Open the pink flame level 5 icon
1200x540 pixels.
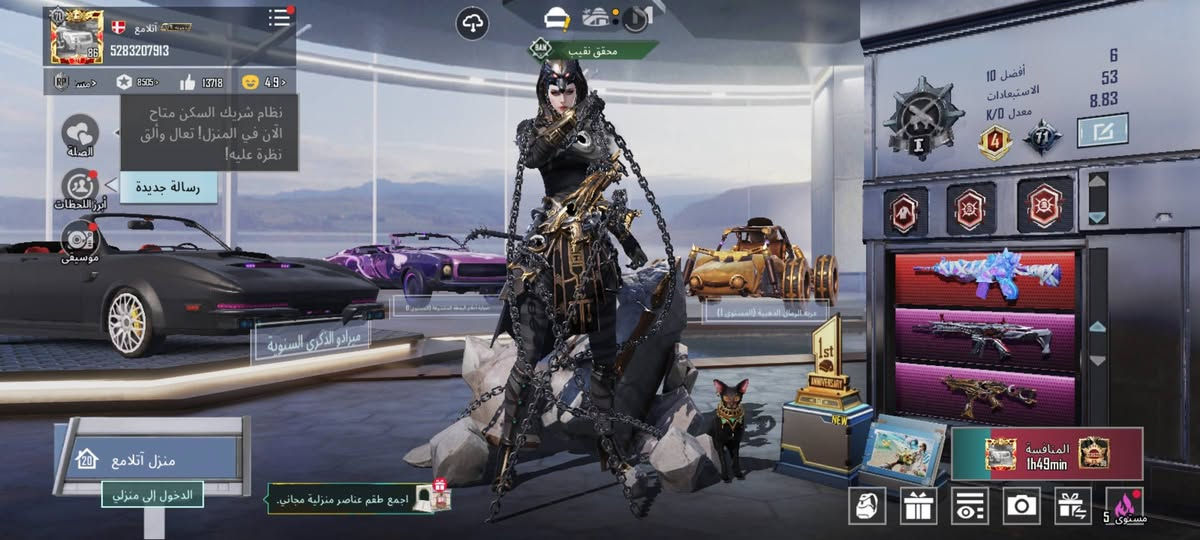(x=1126, y=505)
